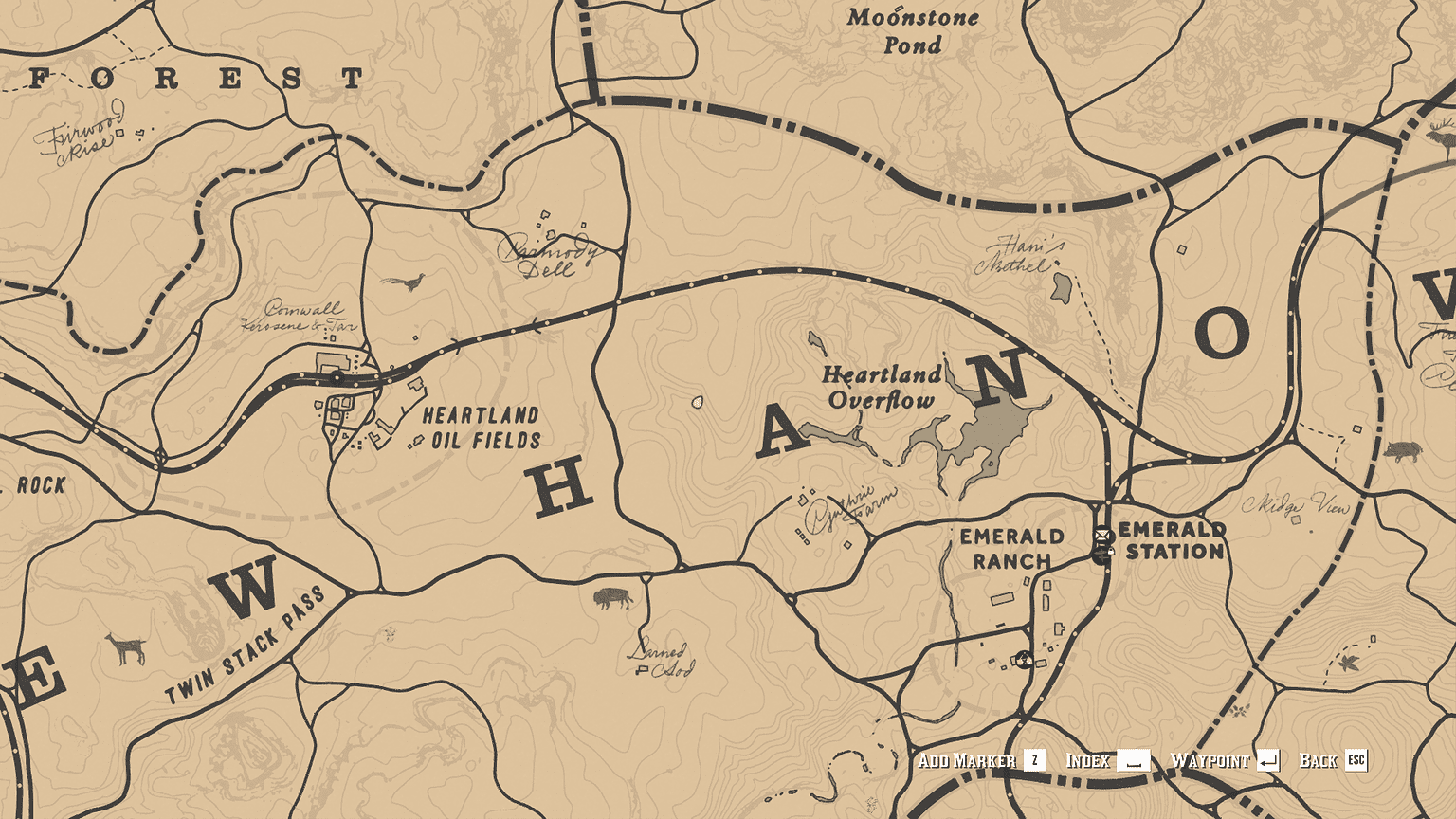Screen dimensions: 1456x819
Task: Click the Heartland Oil Fields label
Action: (x=481, y=428)
